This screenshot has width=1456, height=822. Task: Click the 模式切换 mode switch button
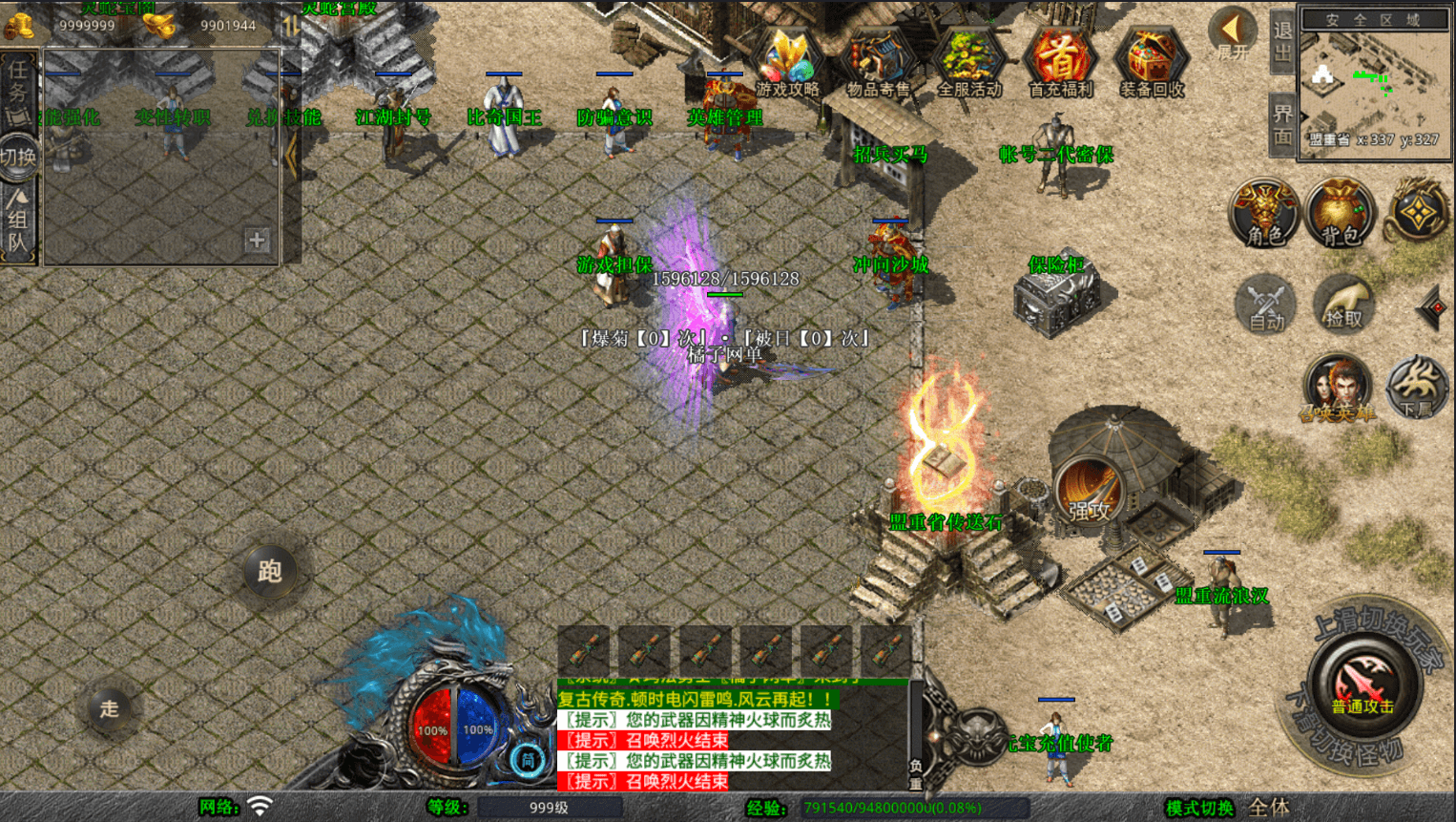pos(1199,809)
